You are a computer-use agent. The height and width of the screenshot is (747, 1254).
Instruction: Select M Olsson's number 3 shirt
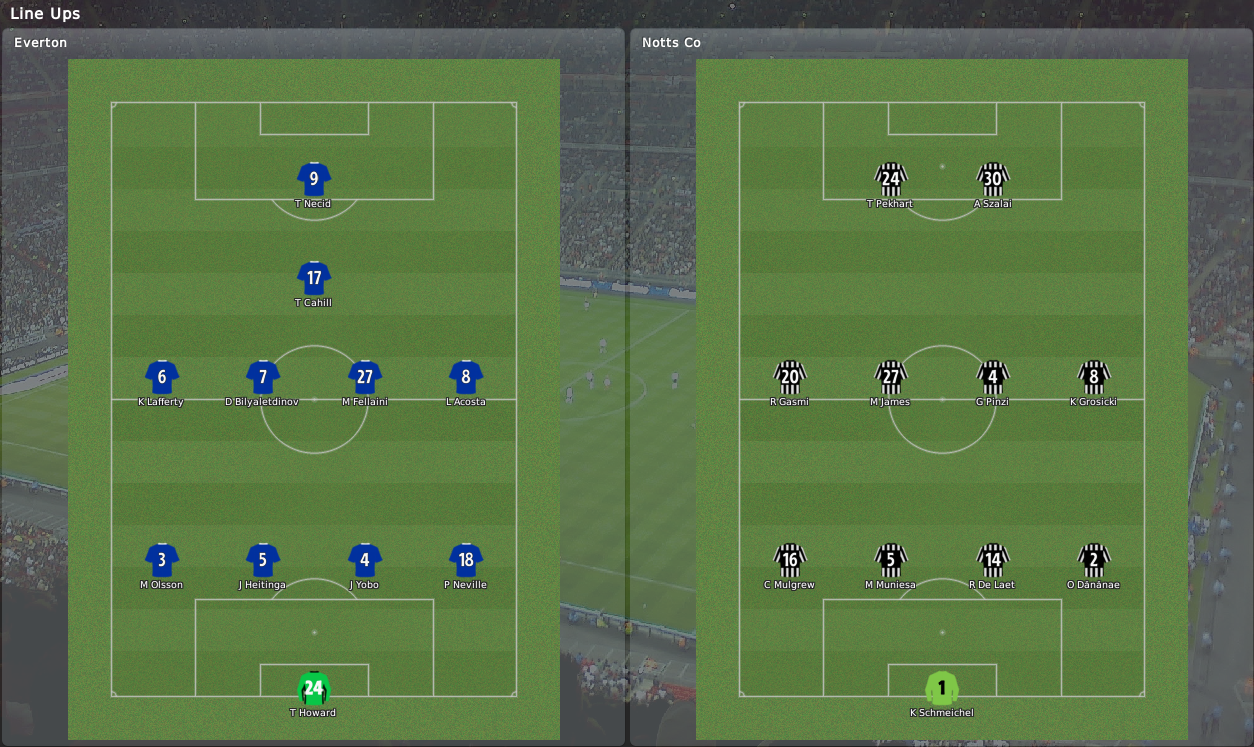click(x=162, y=560)
